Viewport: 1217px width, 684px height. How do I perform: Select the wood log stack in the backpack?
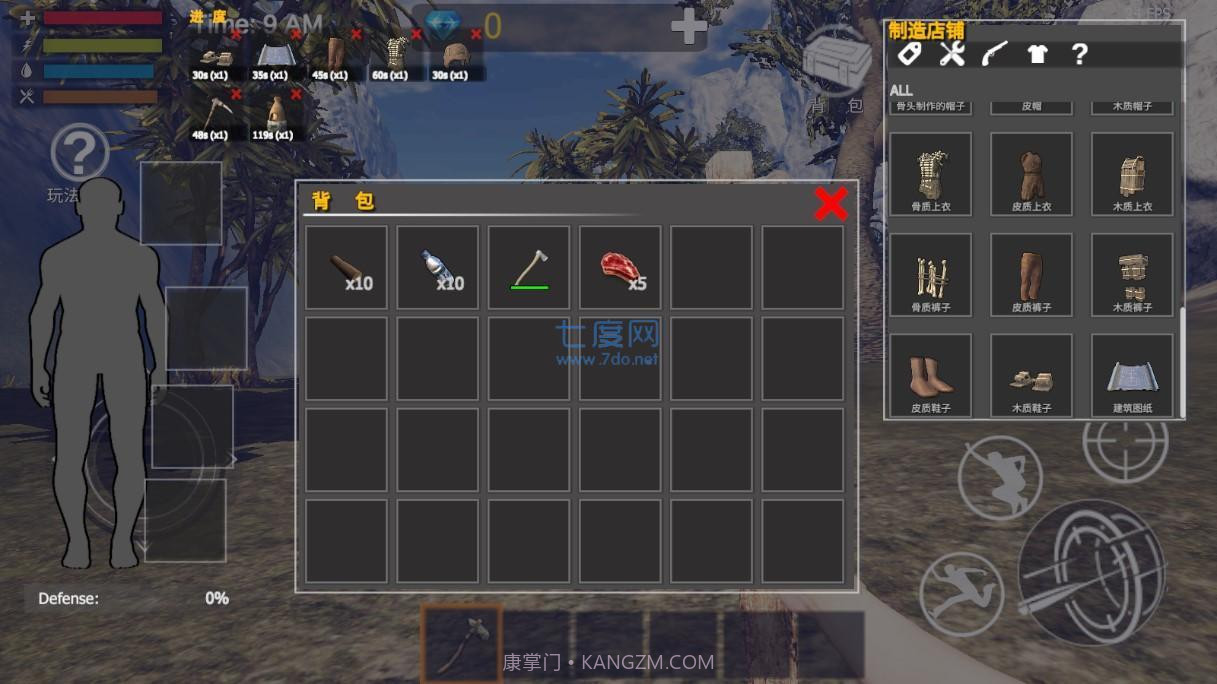click(x=346, y=267)
